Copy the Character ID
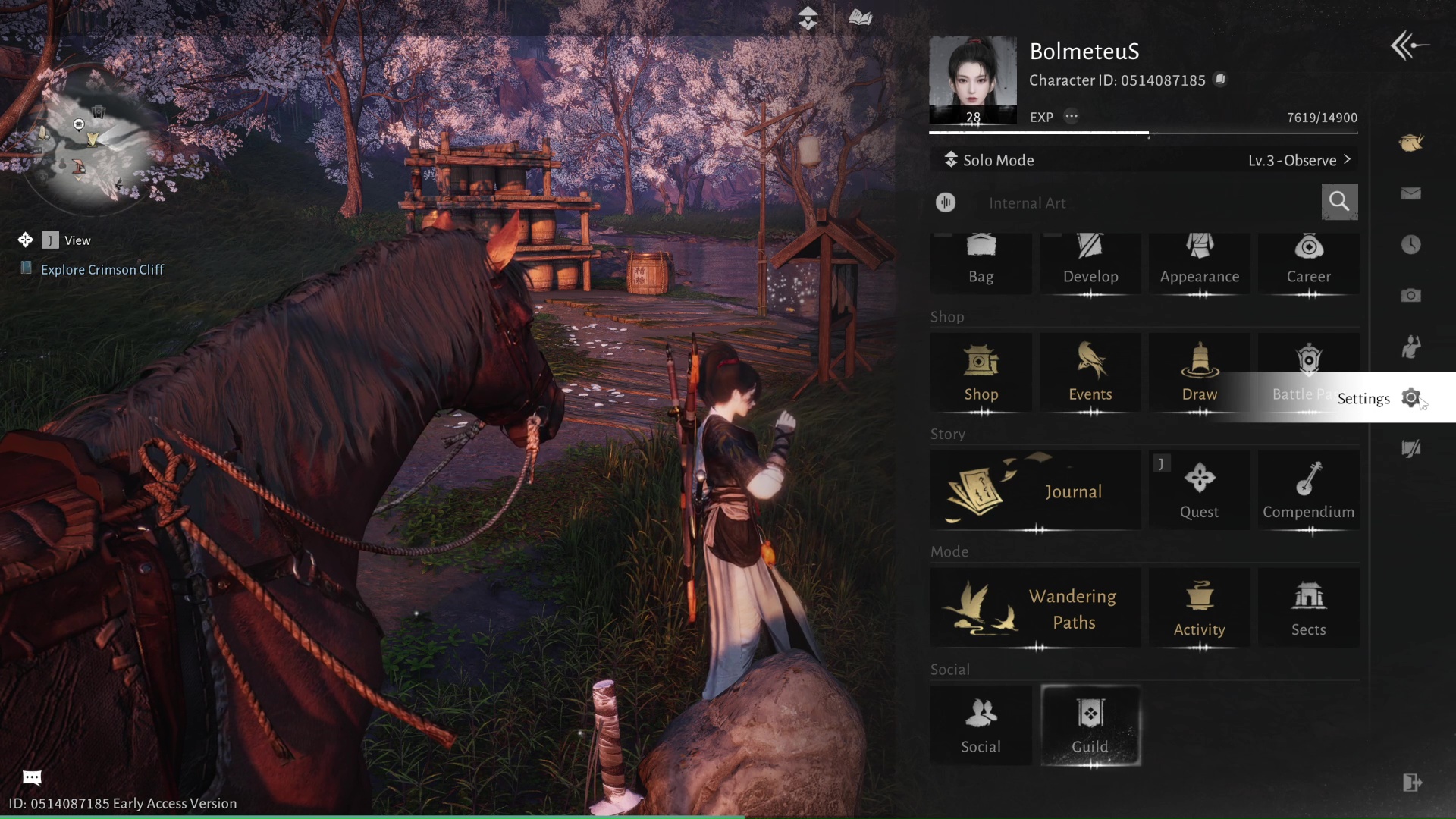1456x819 pixels. pyautogui.click(x=1220, y=80)
